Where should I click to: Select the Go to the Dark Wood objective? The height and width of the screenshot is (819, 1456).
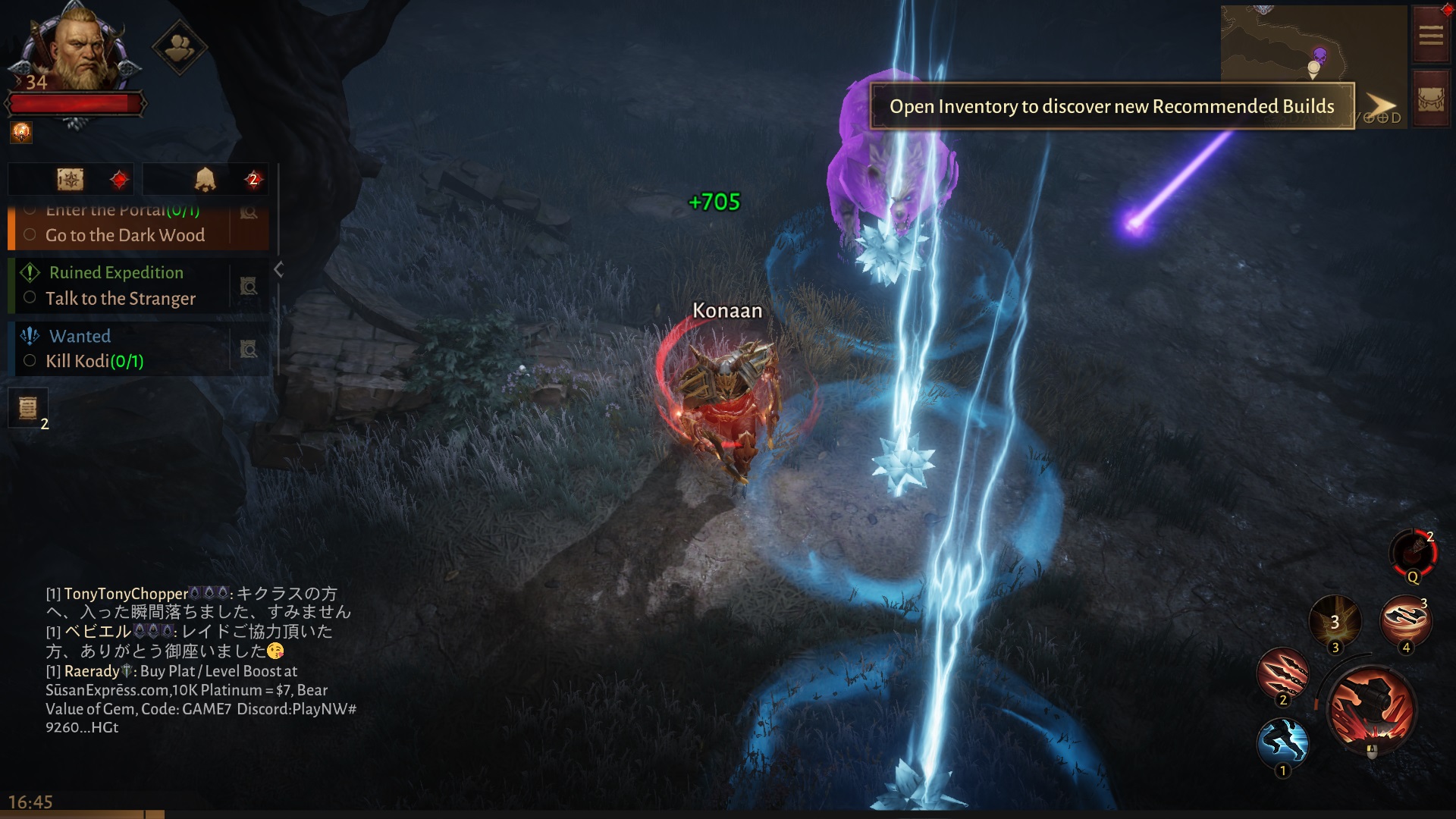[x=125, y=236]
